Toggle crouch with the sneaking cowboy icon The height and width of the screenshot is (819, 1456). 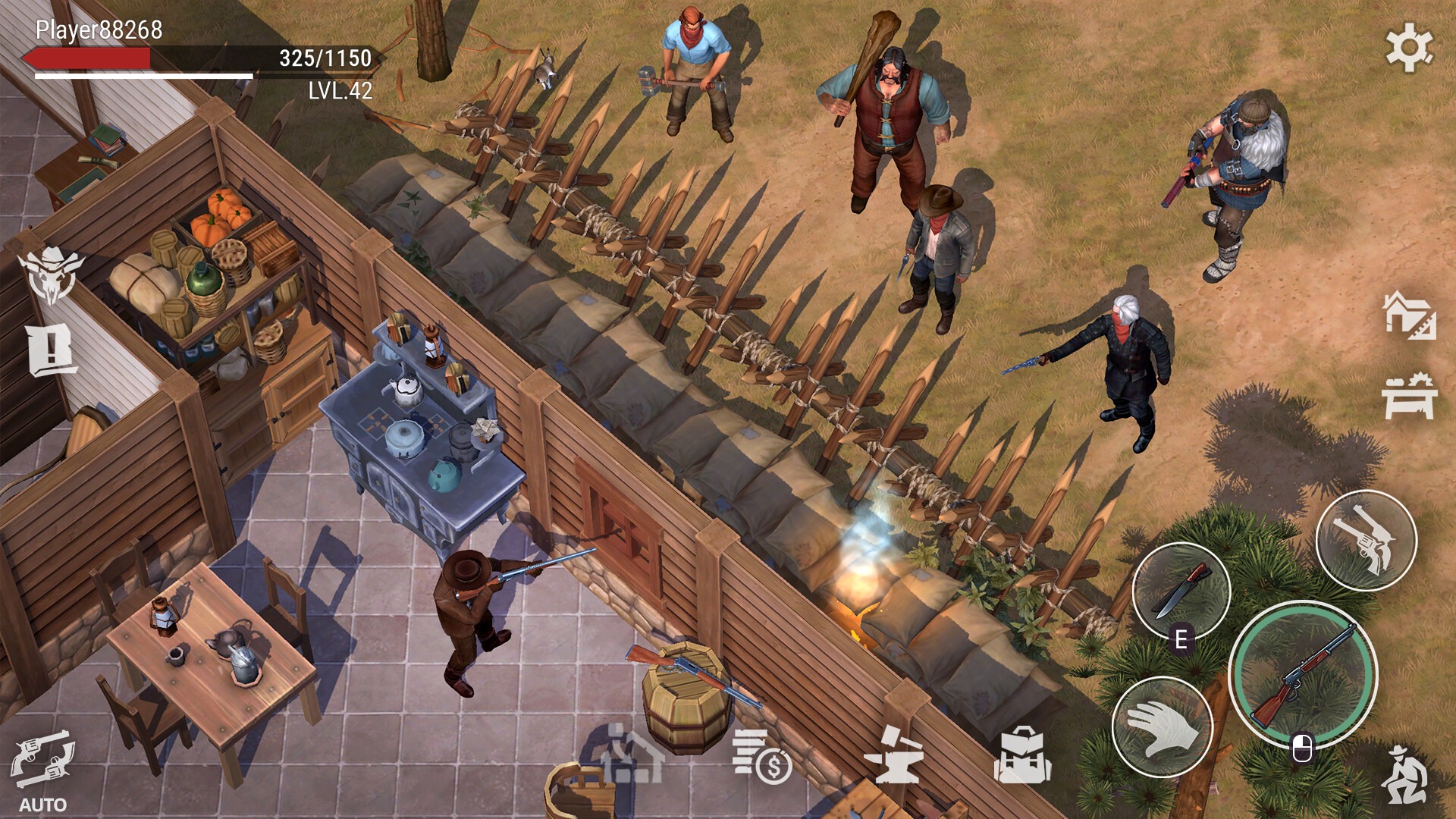(x=1405, y=774)
